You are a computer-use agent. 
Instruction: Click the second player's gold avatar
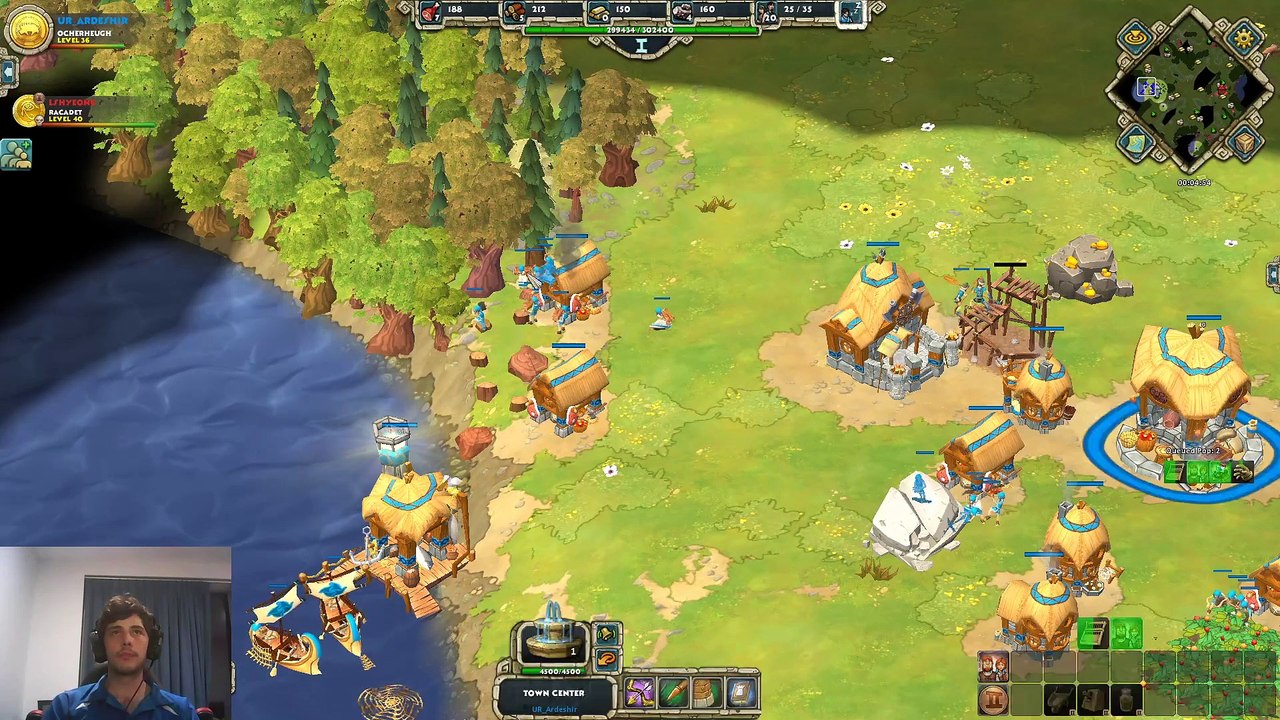[29, 110]
